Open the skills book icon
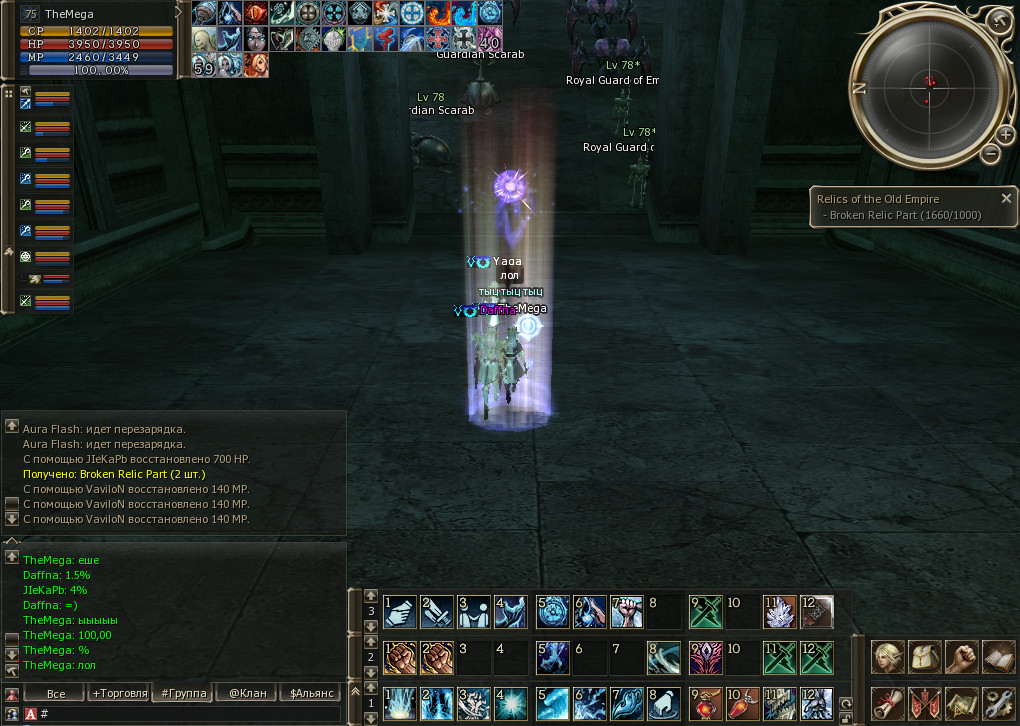The width and height of the screenshot is (1020, 726). (999, 657)
